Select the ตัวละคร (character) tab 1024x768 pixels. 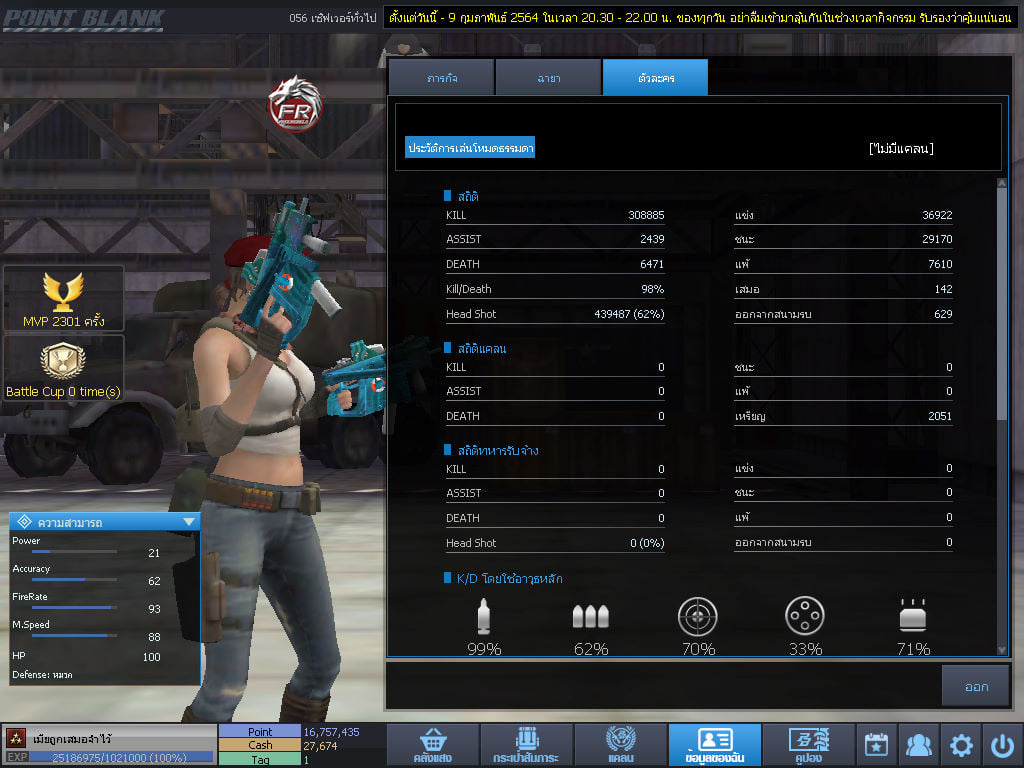pos(655,78)
